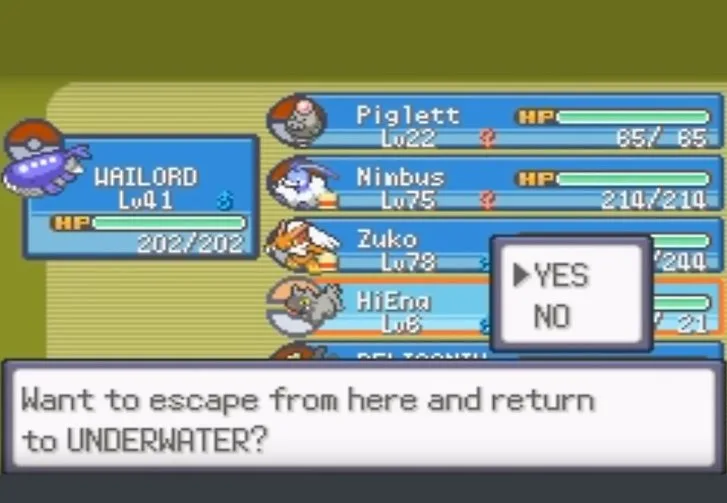The image size is (727, 503).
Task: Choose YES to escape
Action: point(561,276)
